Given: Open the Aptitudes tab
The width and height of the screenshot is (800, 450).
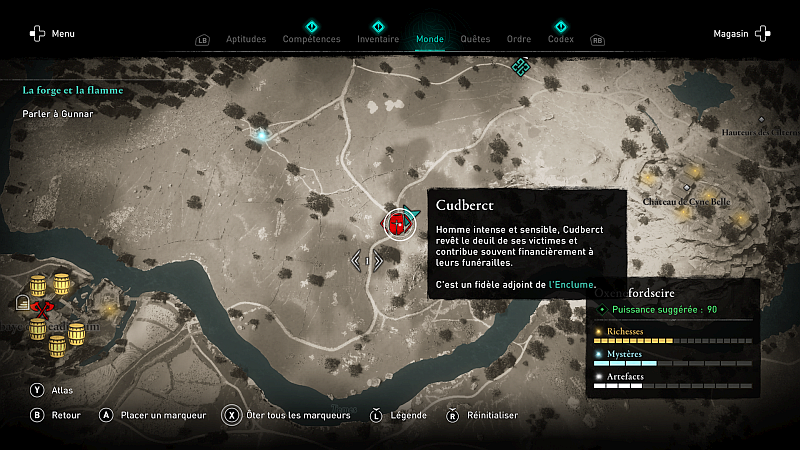Looking at the screenshot, I should 246,39.
